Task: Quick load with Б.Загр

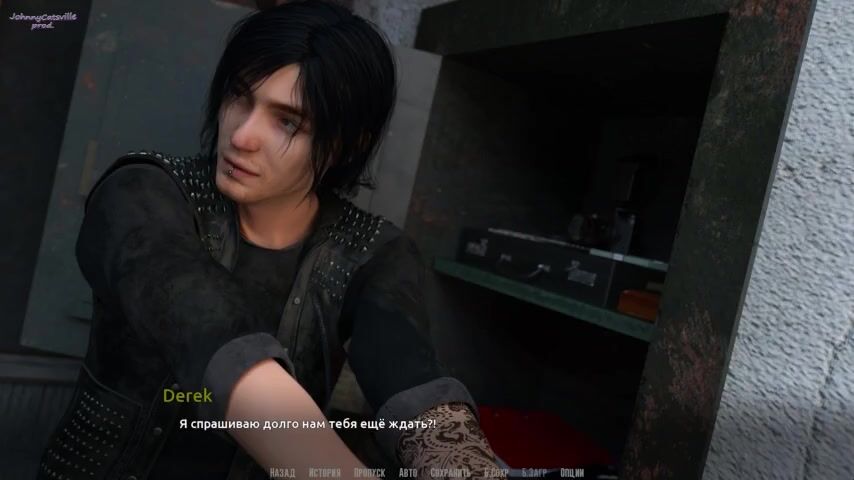Action: [535, 473]
